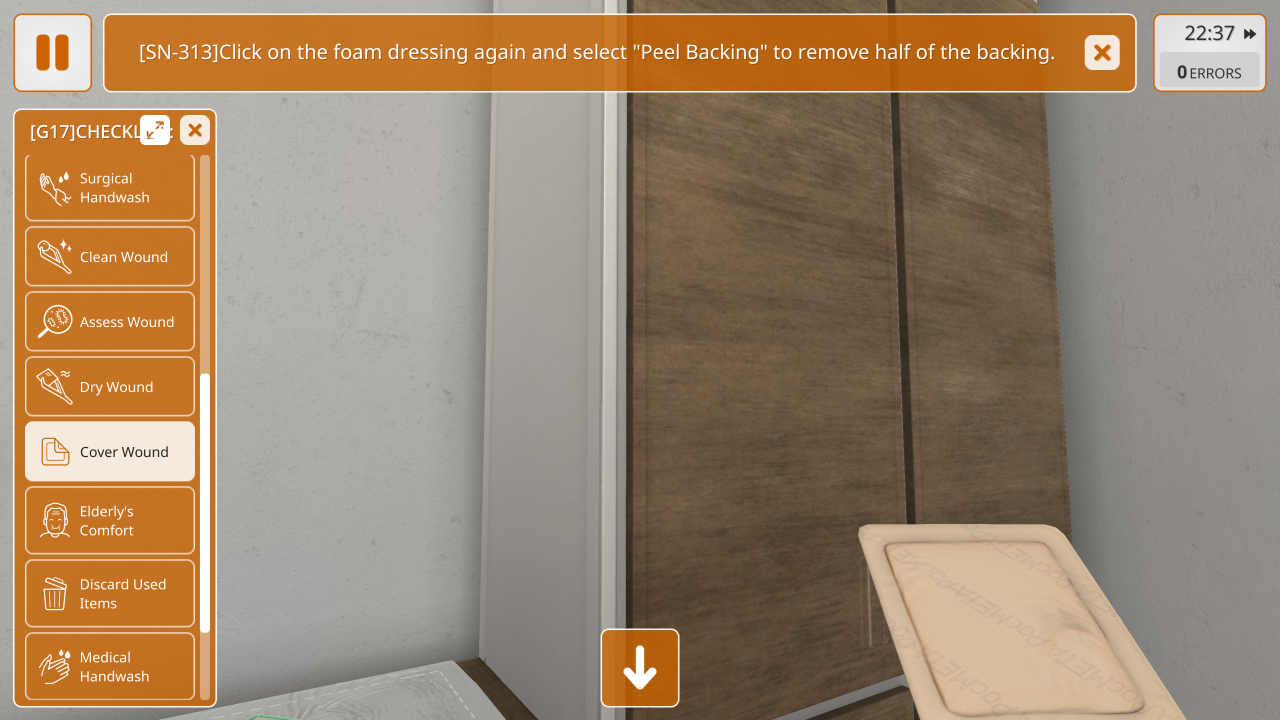
Task: Pause the simulation with the pause button
Action: click(x=52, y=53)
